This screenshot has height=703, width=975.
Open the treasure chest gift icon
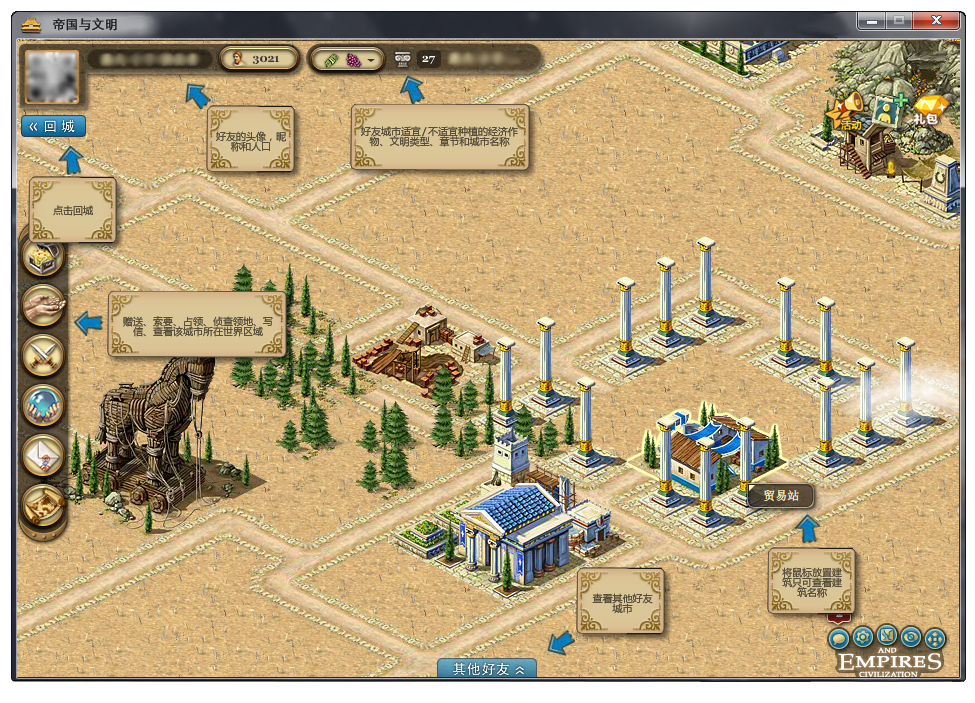pyautogui.click(x=44, y=257)
